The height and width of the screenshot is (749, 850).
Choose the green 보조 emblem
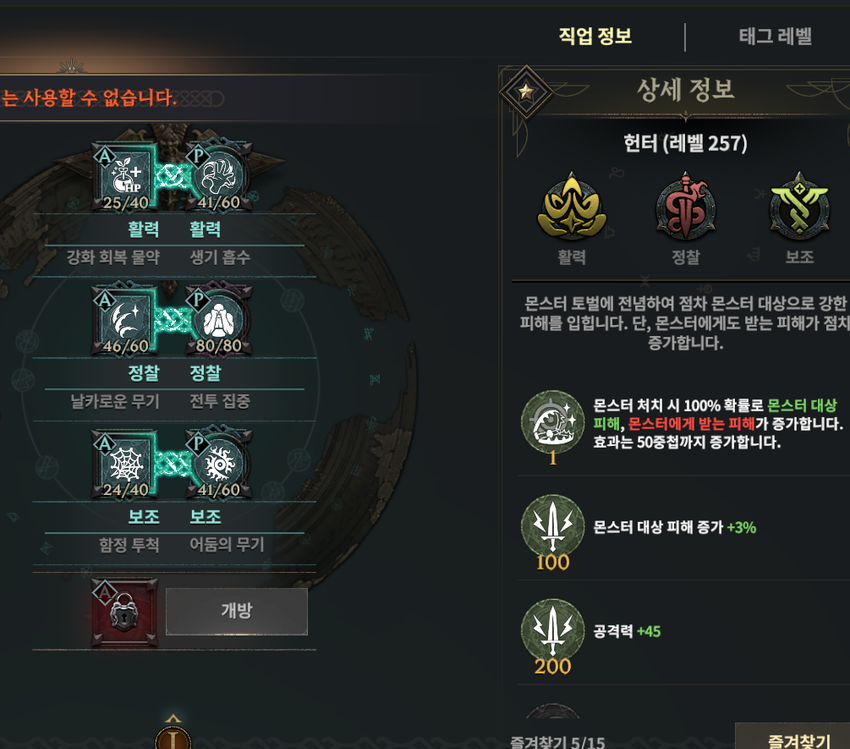[799, 207]
